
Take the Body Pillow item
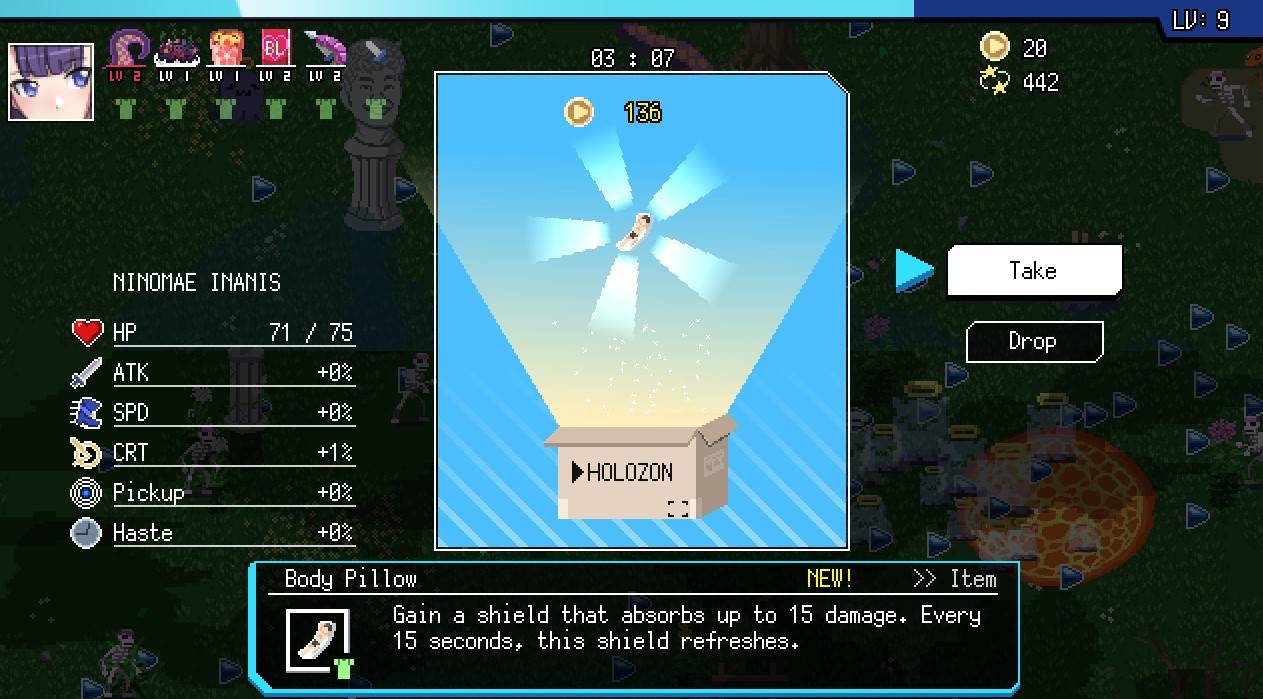[x=1034, y=271]
